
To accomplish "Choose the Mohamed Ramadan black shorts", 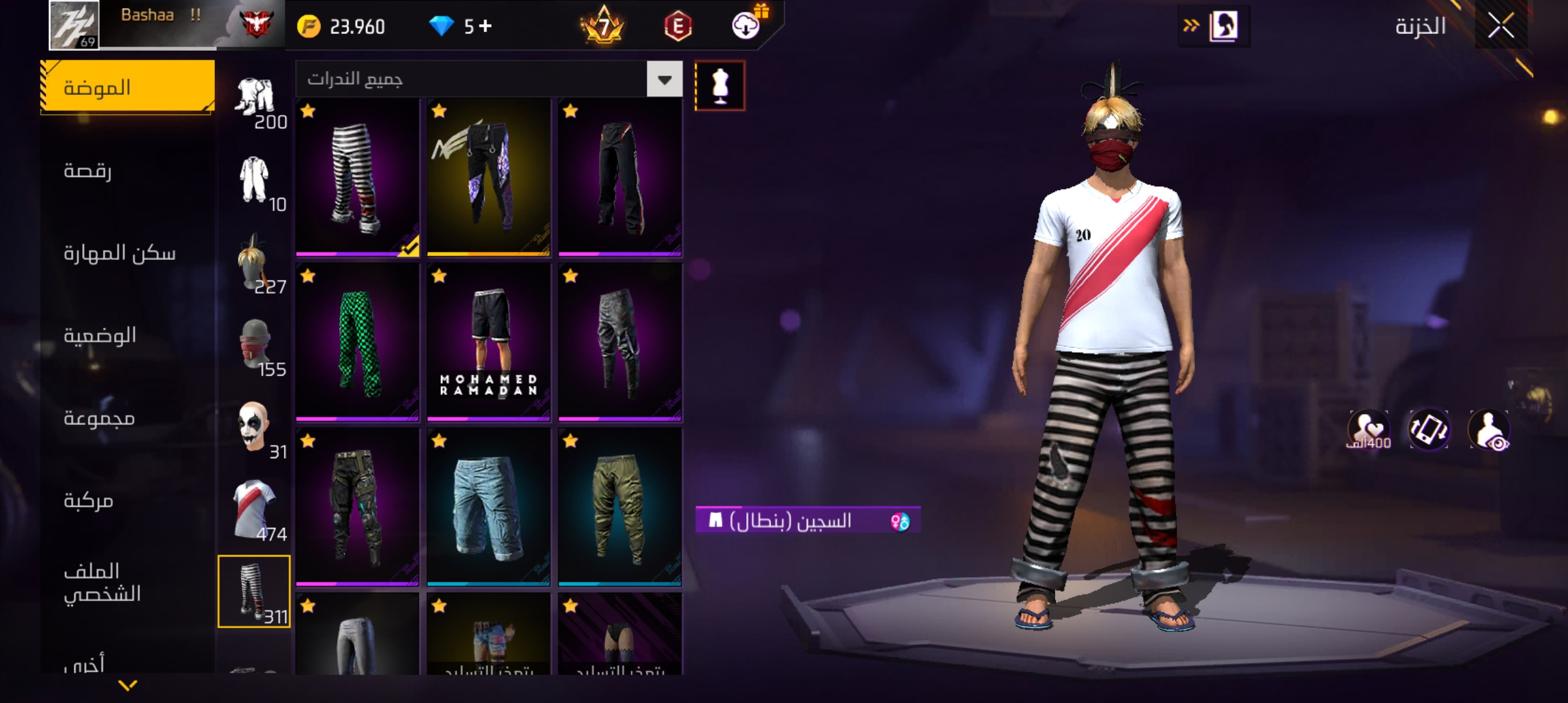I will point(488,342).
